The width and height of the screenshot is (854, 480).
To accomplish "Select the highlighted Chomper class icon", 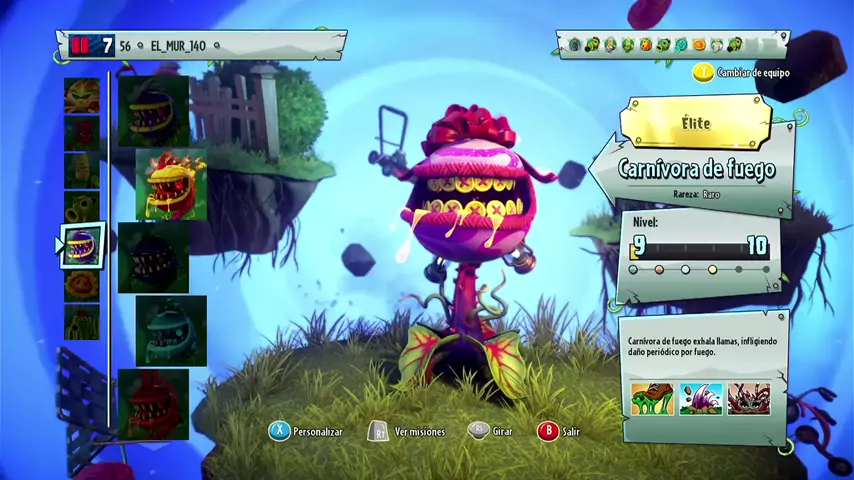I will (81, 246).
